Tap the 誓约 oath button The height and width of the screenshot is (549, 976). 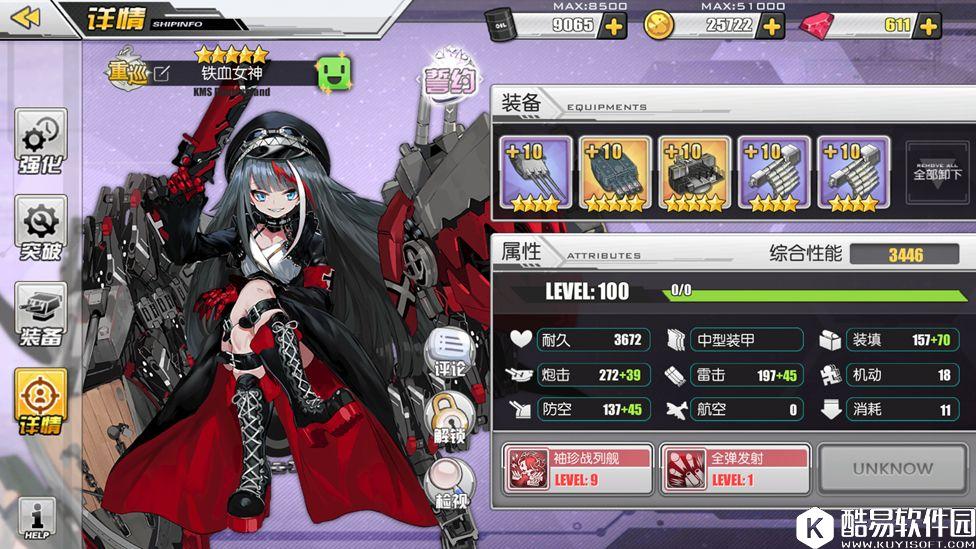click(451, 77)
